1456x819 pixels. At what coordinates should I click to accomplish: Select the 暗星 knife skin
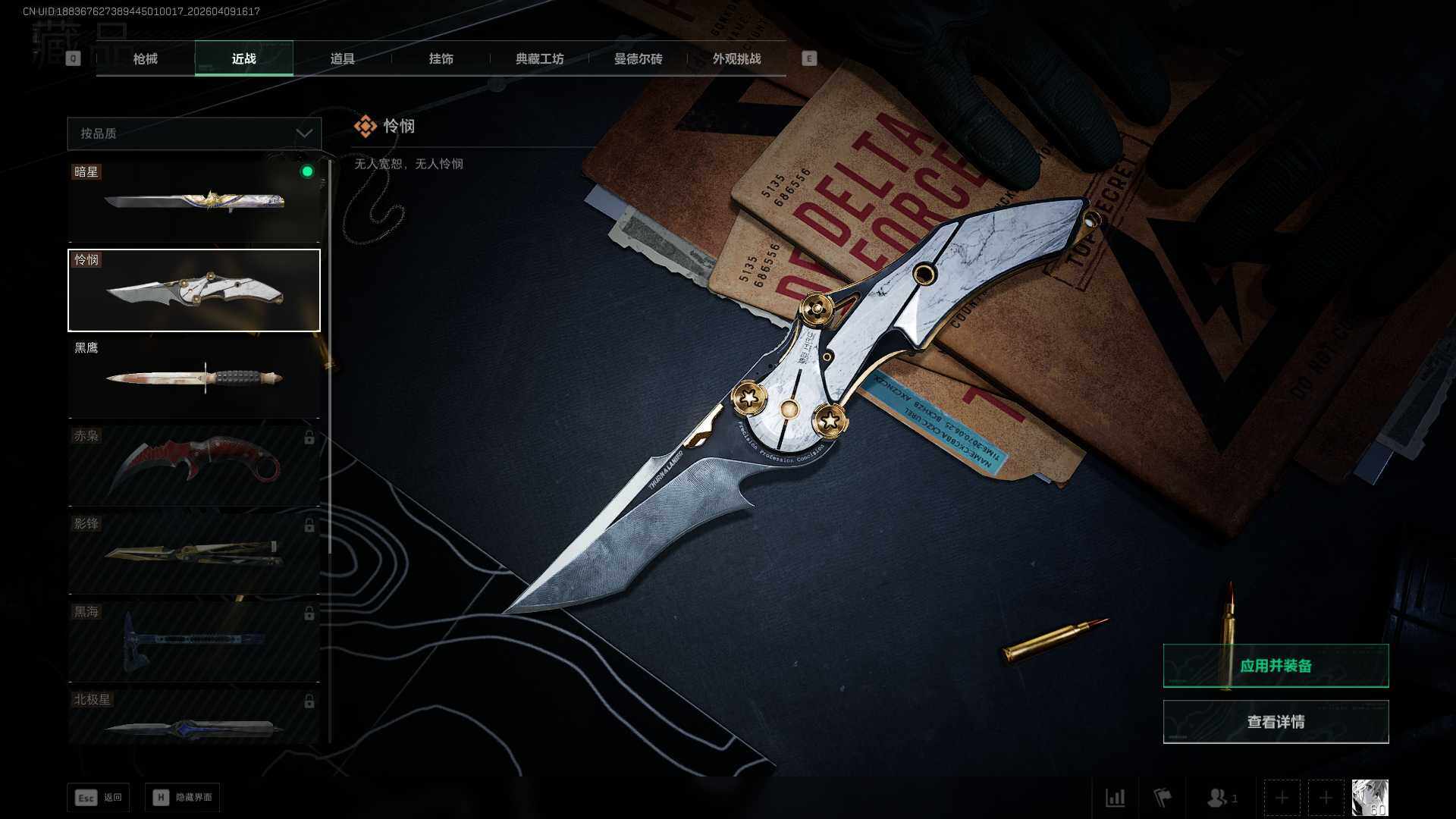click(x=194, y=202)
